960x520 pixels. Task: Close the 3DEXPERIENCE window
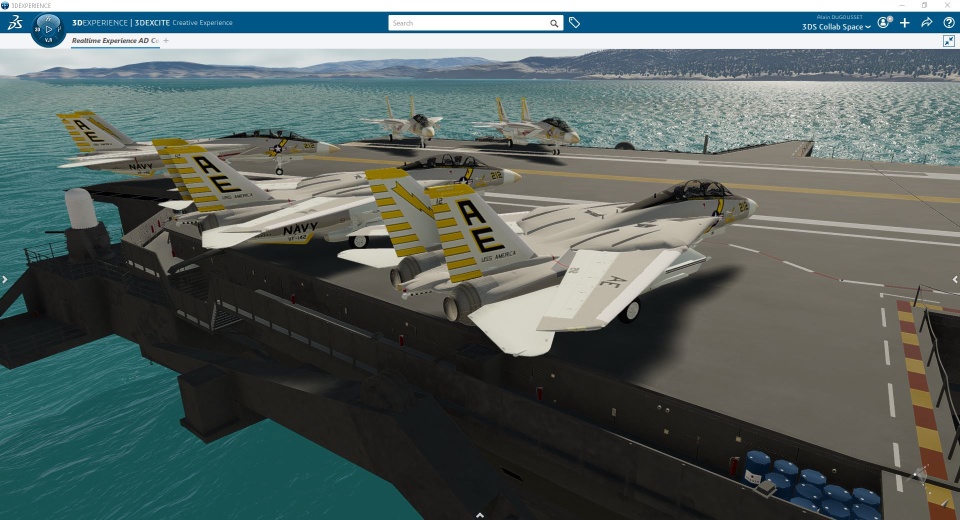949,5
